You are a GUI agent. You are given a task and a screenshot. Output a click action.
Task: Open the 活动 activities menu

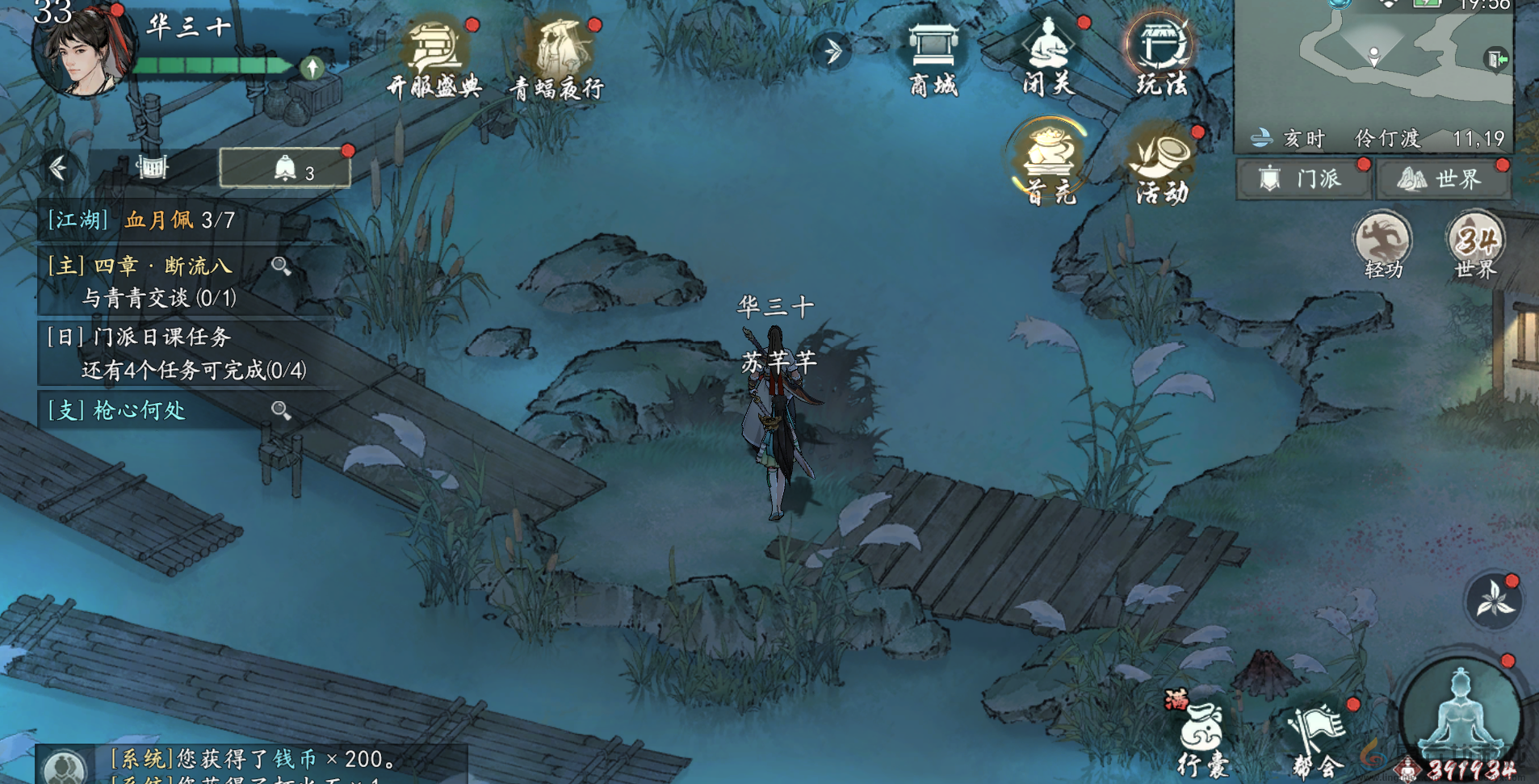(1163, 165)
